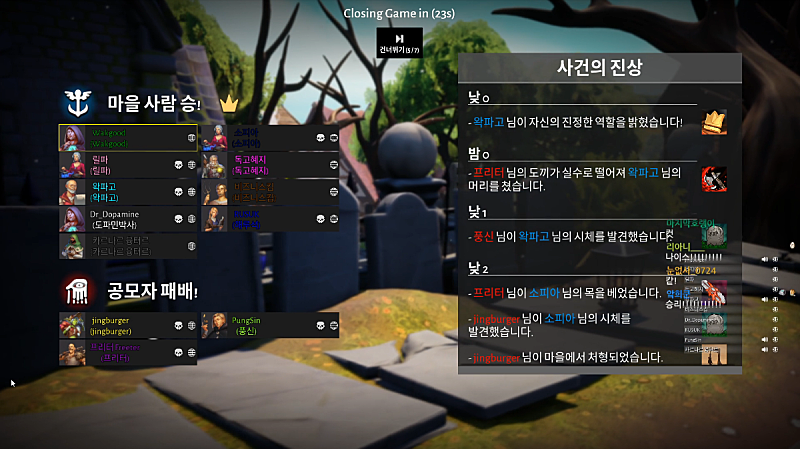
Task: Select jingburger's player row
Action: pyautogui.click(x=128, y=325)
